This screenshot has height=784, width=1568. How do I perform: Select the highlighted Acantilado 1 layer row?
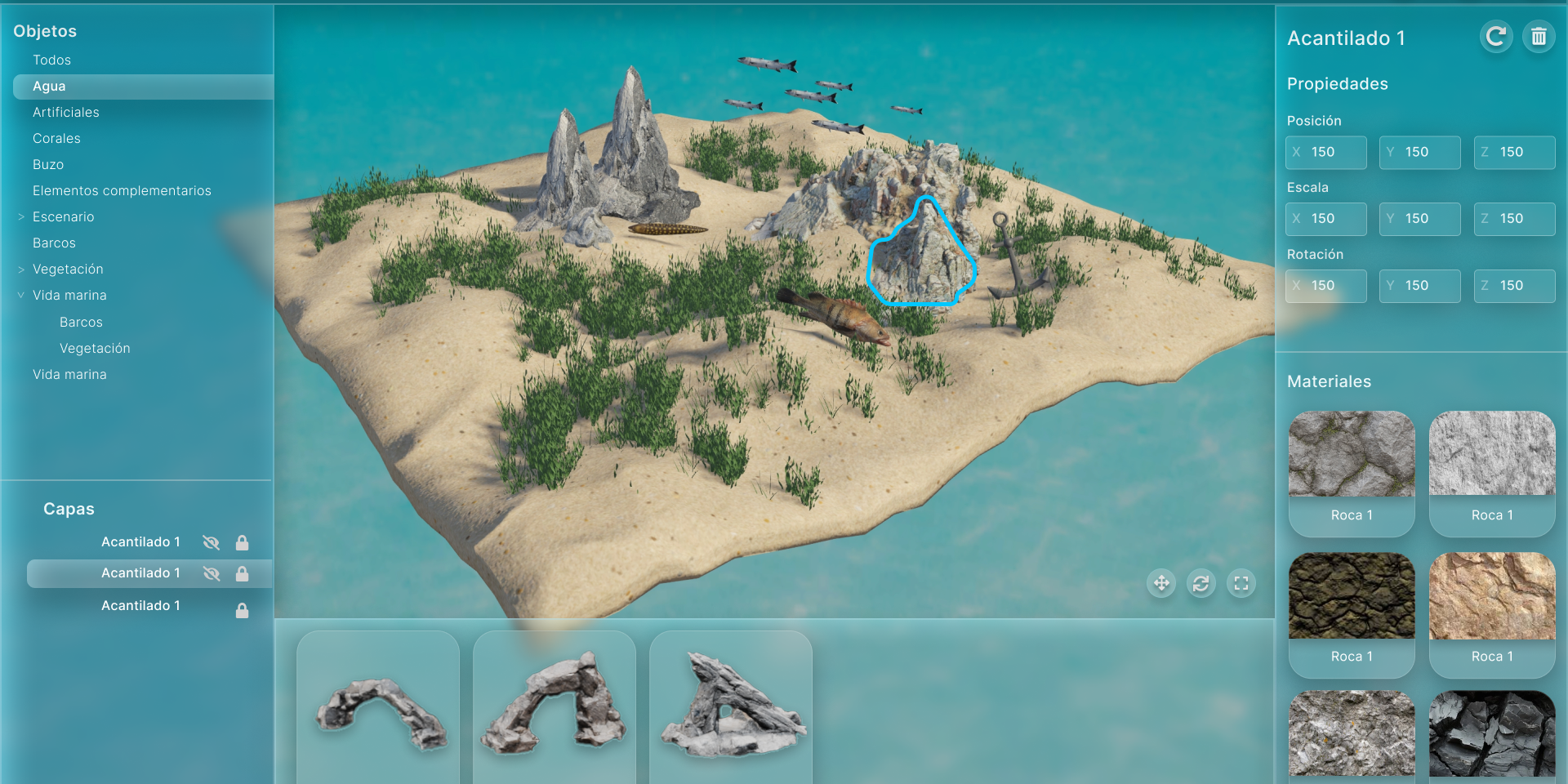pos(140,573)
